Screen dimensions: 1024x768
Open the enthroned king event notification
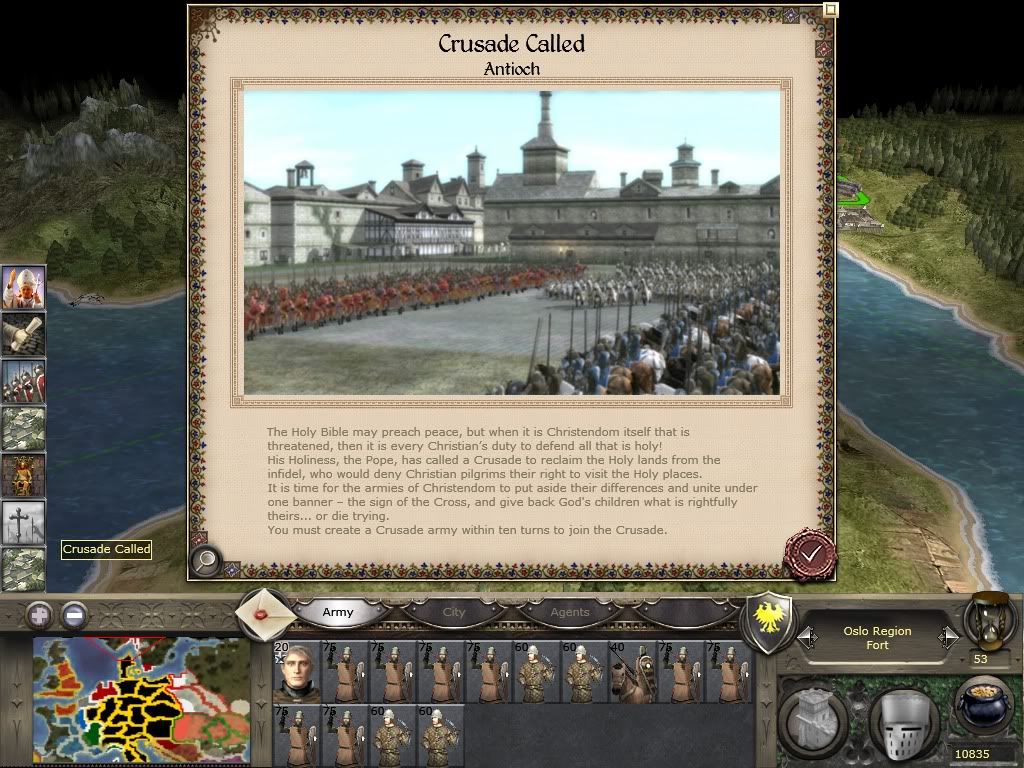click(x=23, y=475)
